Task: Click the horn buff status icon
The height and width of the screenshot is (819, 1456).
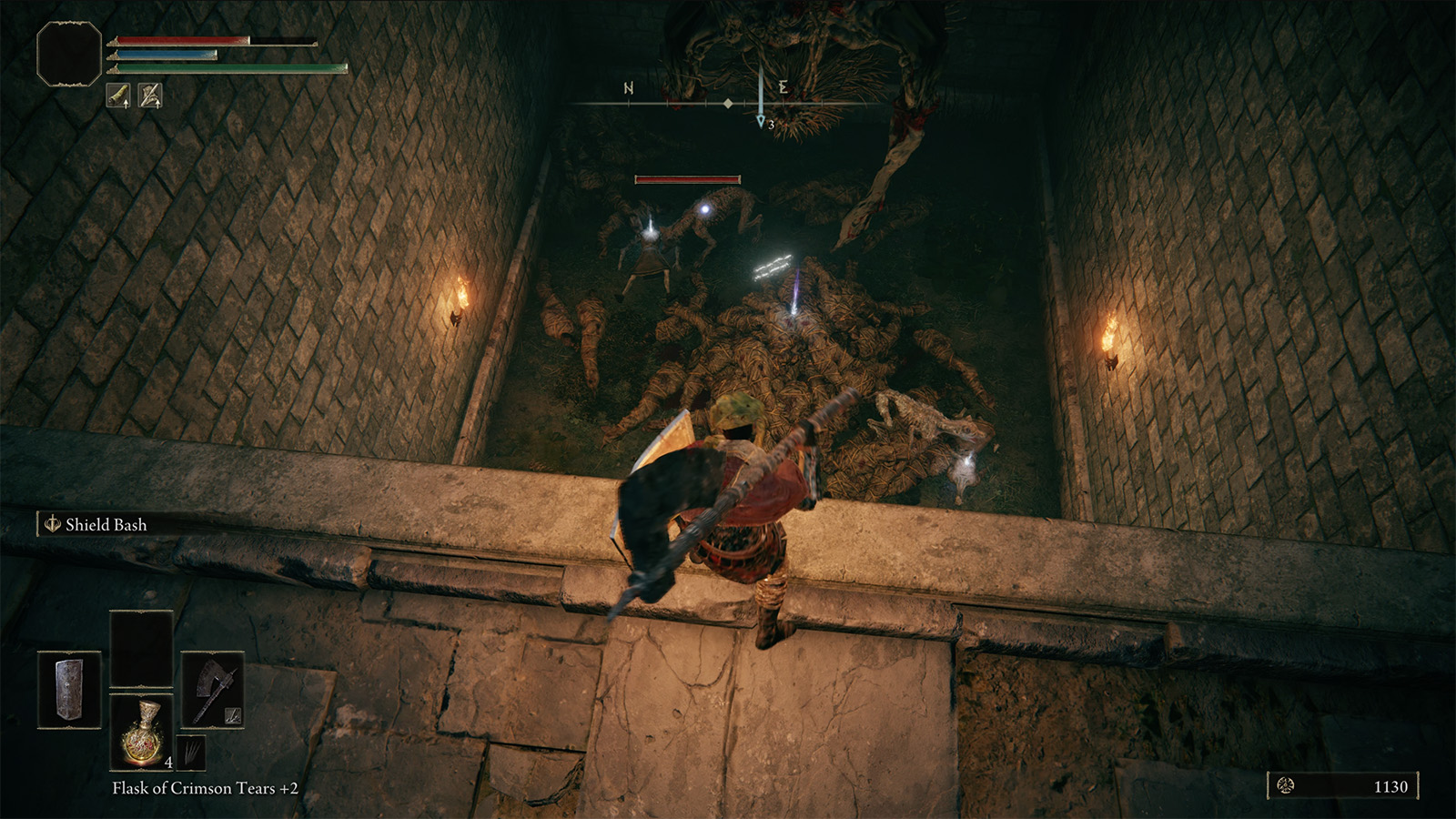Action: [x=118, y=95]
